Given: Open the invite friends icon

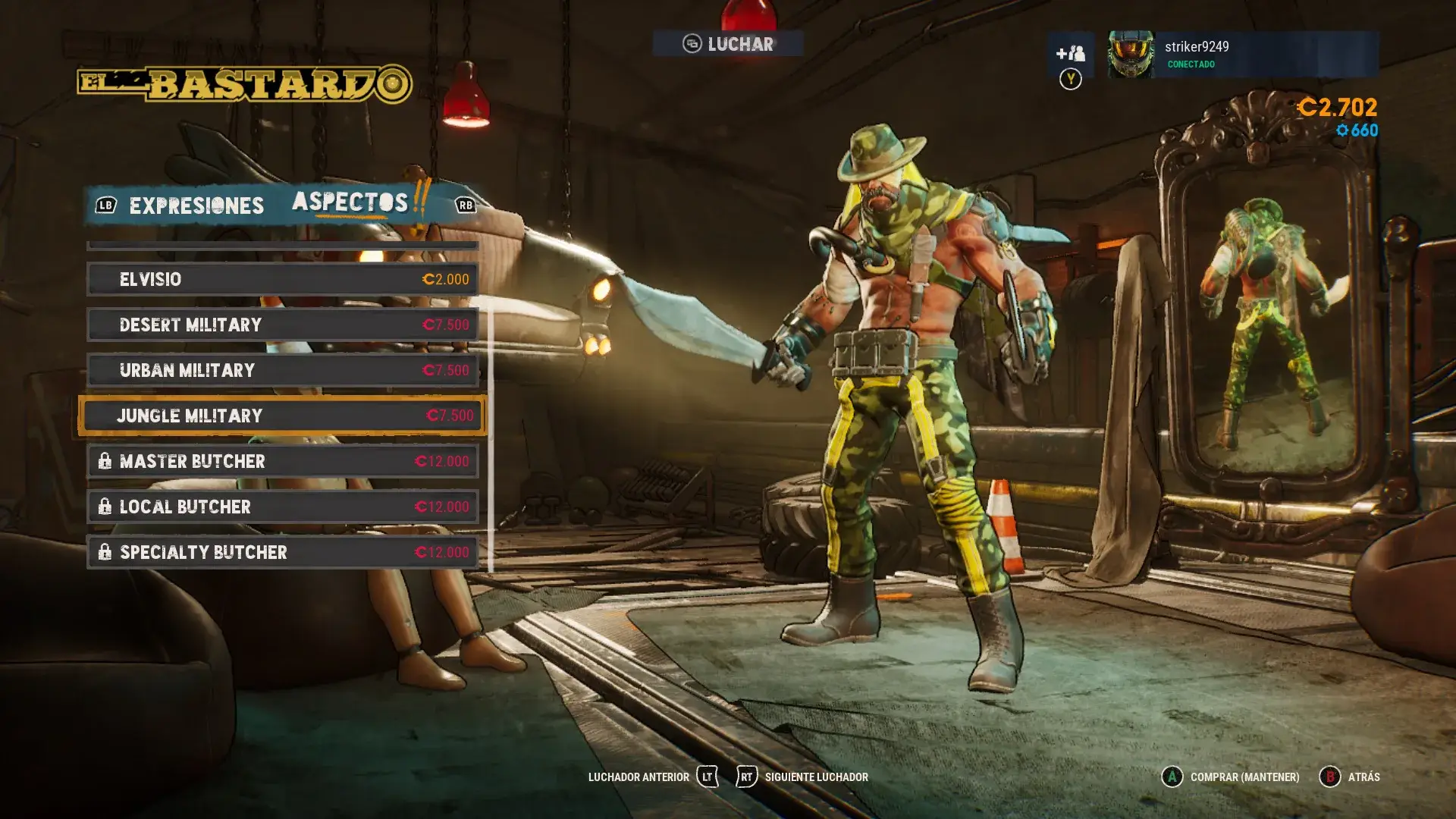Looking at the screenshot, I should coord(1071,54).
